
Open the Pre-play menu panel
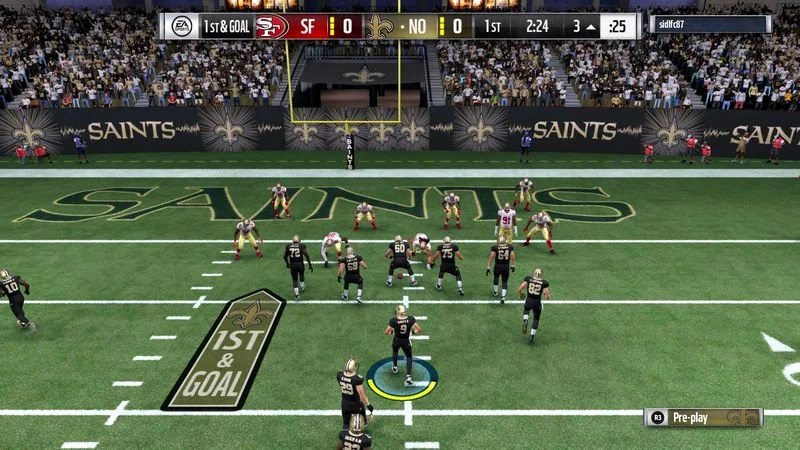pyautogui.click(x=704, y=417)
